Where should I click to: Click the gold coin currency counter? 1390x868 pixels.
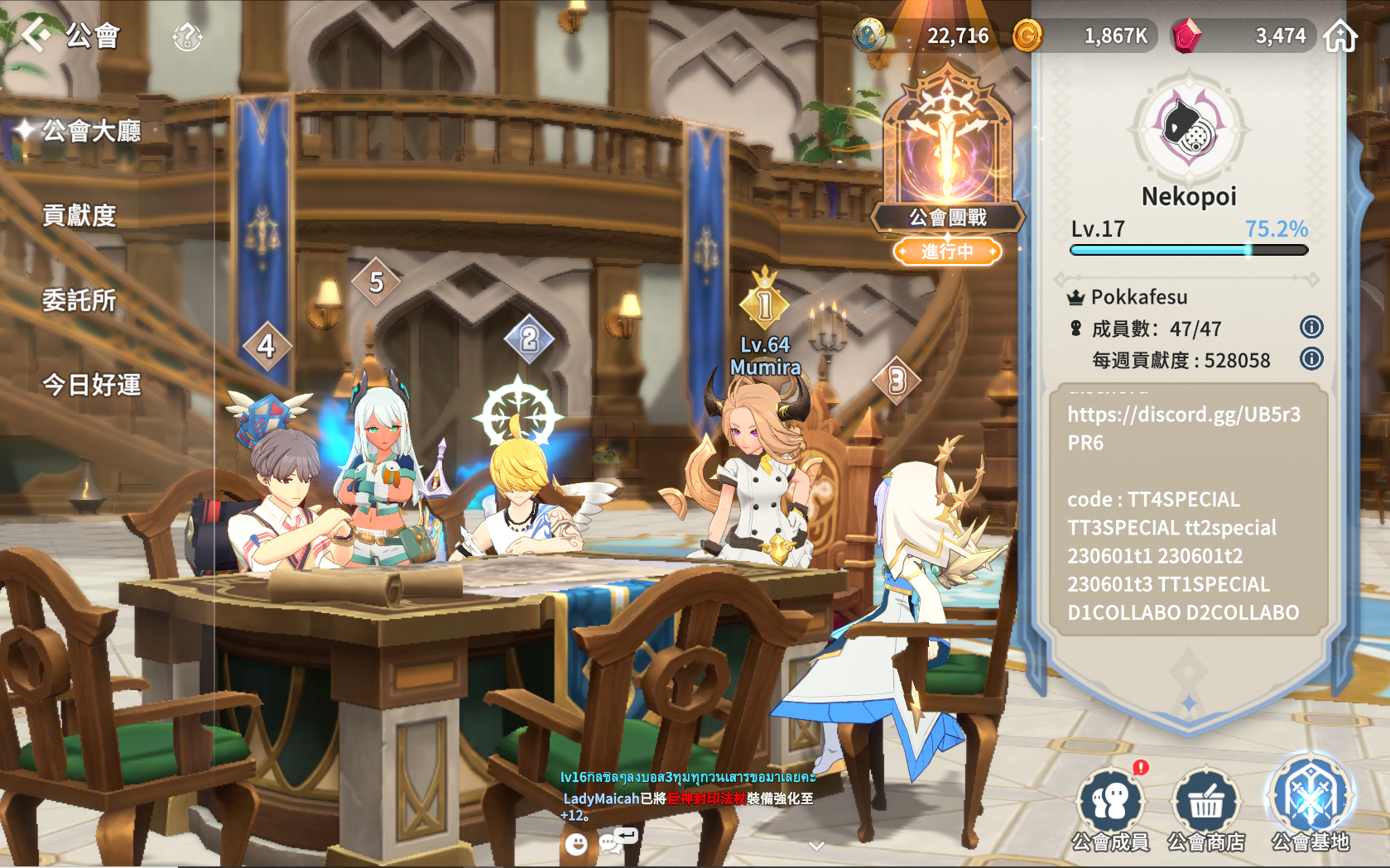1085,36
